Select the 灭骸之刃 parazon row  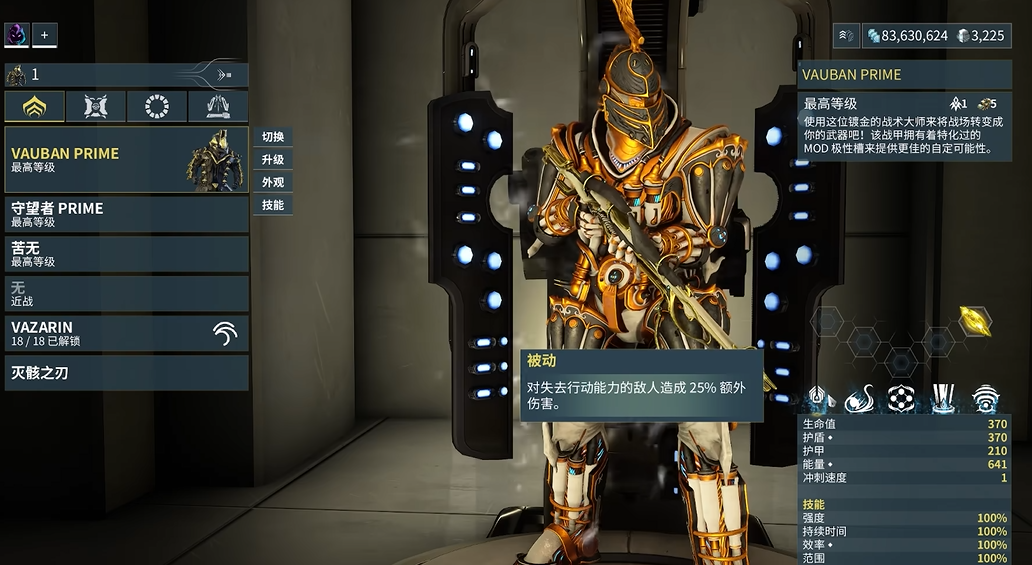click(126, 373)
